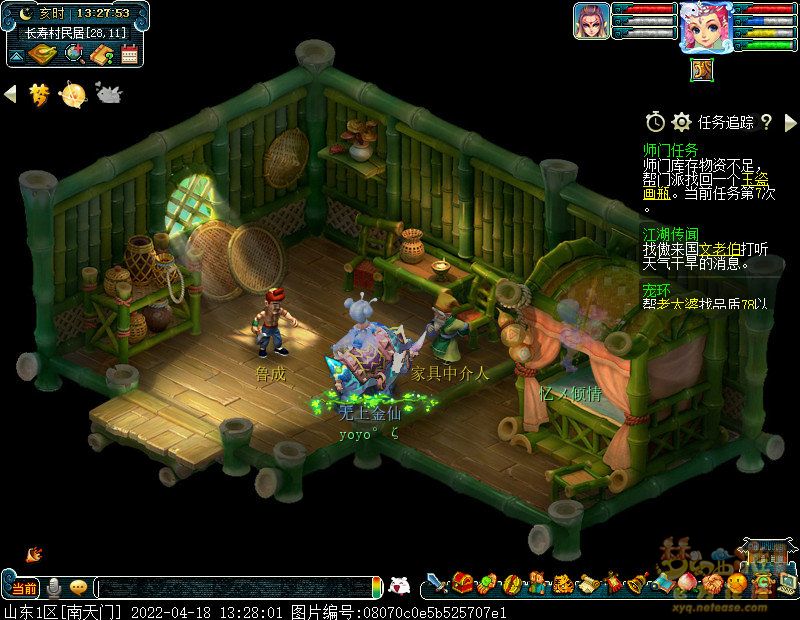This screenshot has width=800, height=620.
Task: Open the golden mini-map tile icon
Action: (x=42, y=54)
